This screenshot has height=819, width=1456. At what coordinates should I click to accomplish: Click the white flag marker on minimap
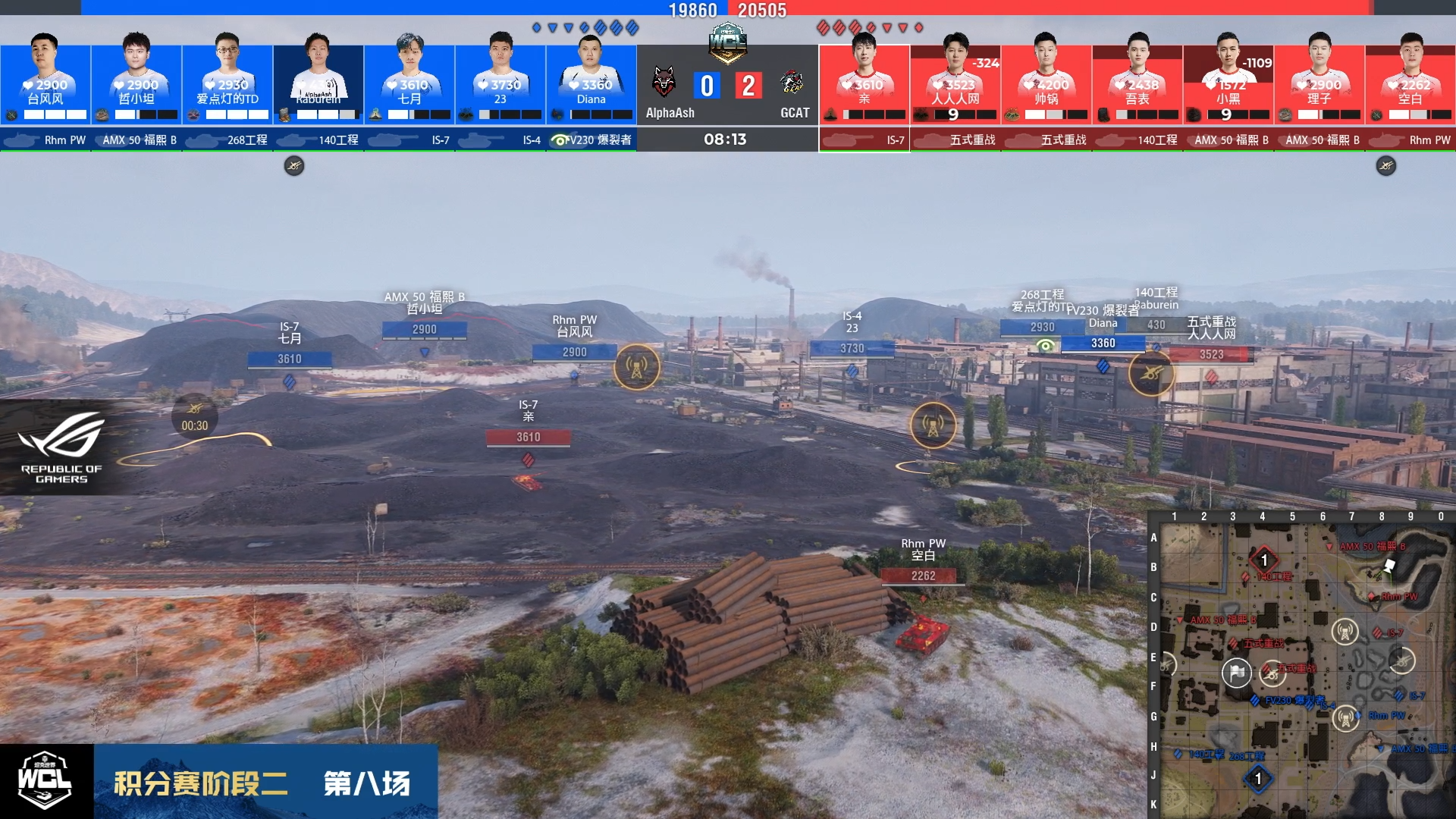click(1237, 672)
